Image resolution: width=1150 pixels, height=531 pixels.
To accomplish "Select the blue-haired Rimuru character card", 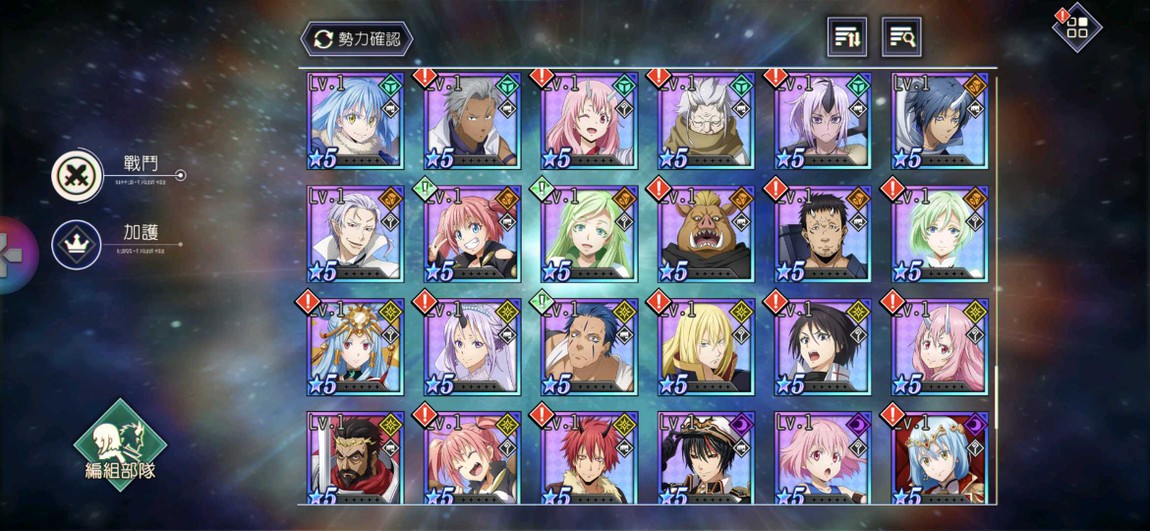I will click(355, 121).
